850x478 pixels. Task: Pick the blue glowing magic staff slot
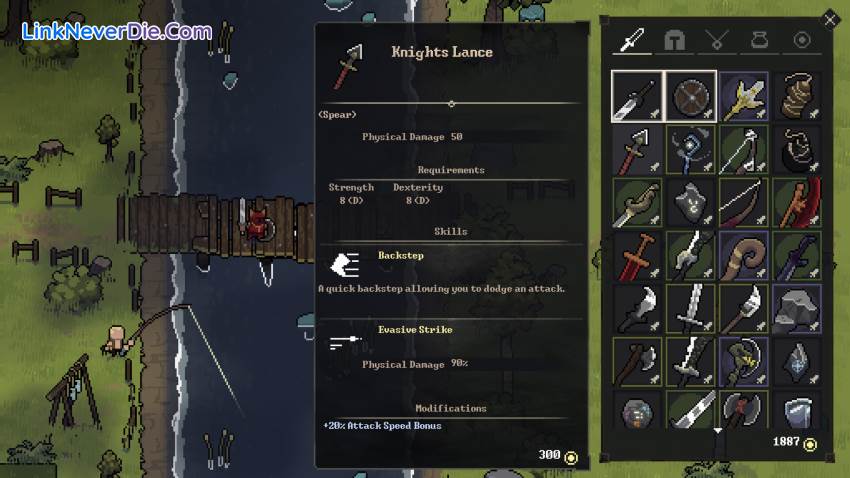pyautogui.click(x=690, y=150)
